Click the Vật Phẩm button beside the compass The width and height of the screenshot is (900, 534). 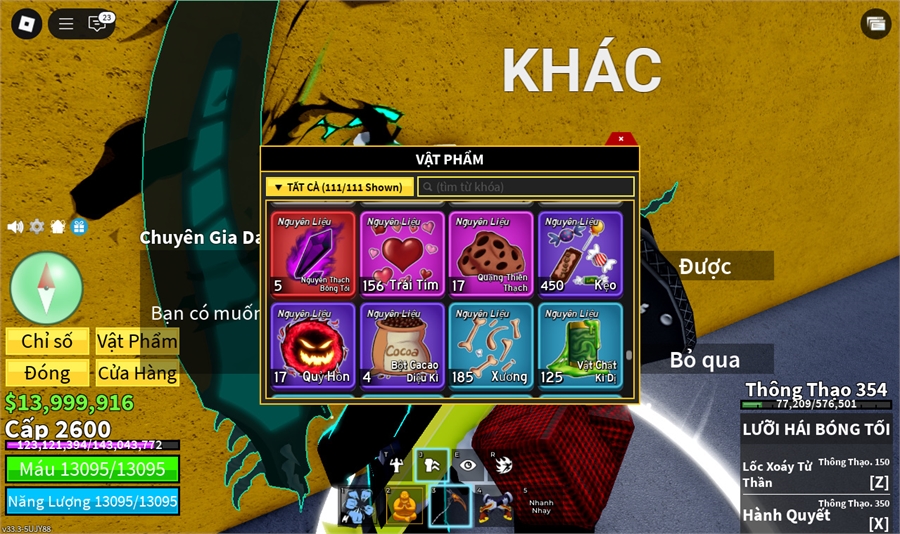coord(137,341)
